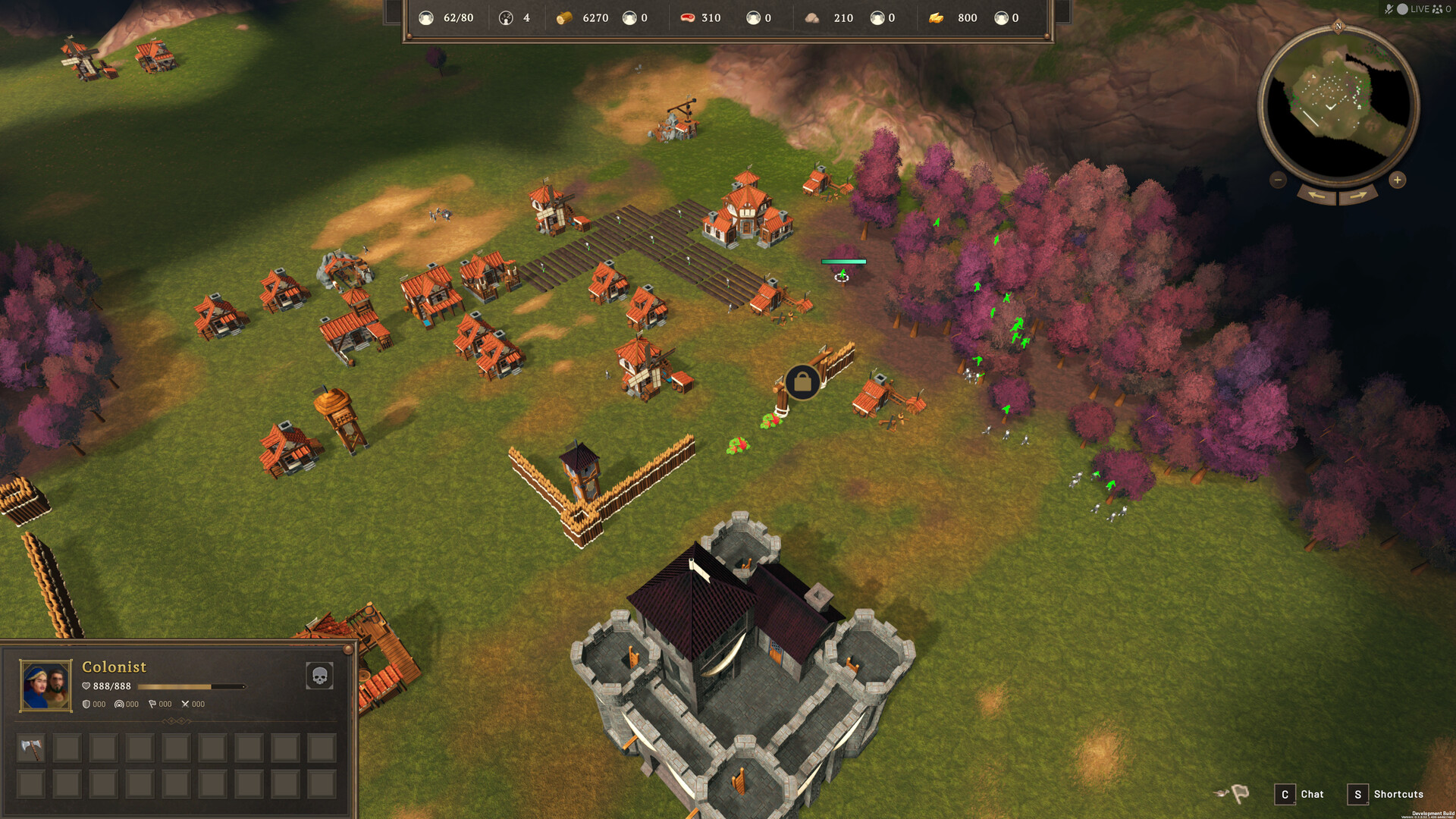
Task: Click the gold resource icon in the top bar
Action: click(937, 17)
